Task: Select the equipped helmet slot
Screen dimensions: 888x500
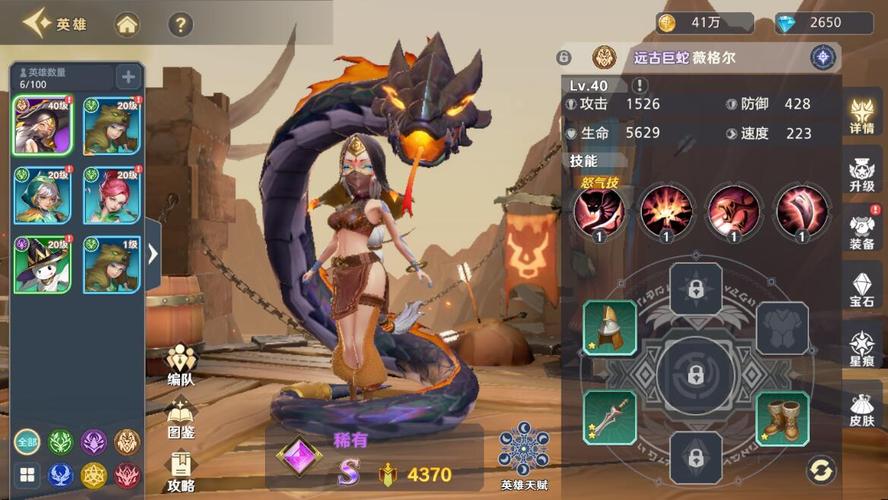Action: pos(610,328)
